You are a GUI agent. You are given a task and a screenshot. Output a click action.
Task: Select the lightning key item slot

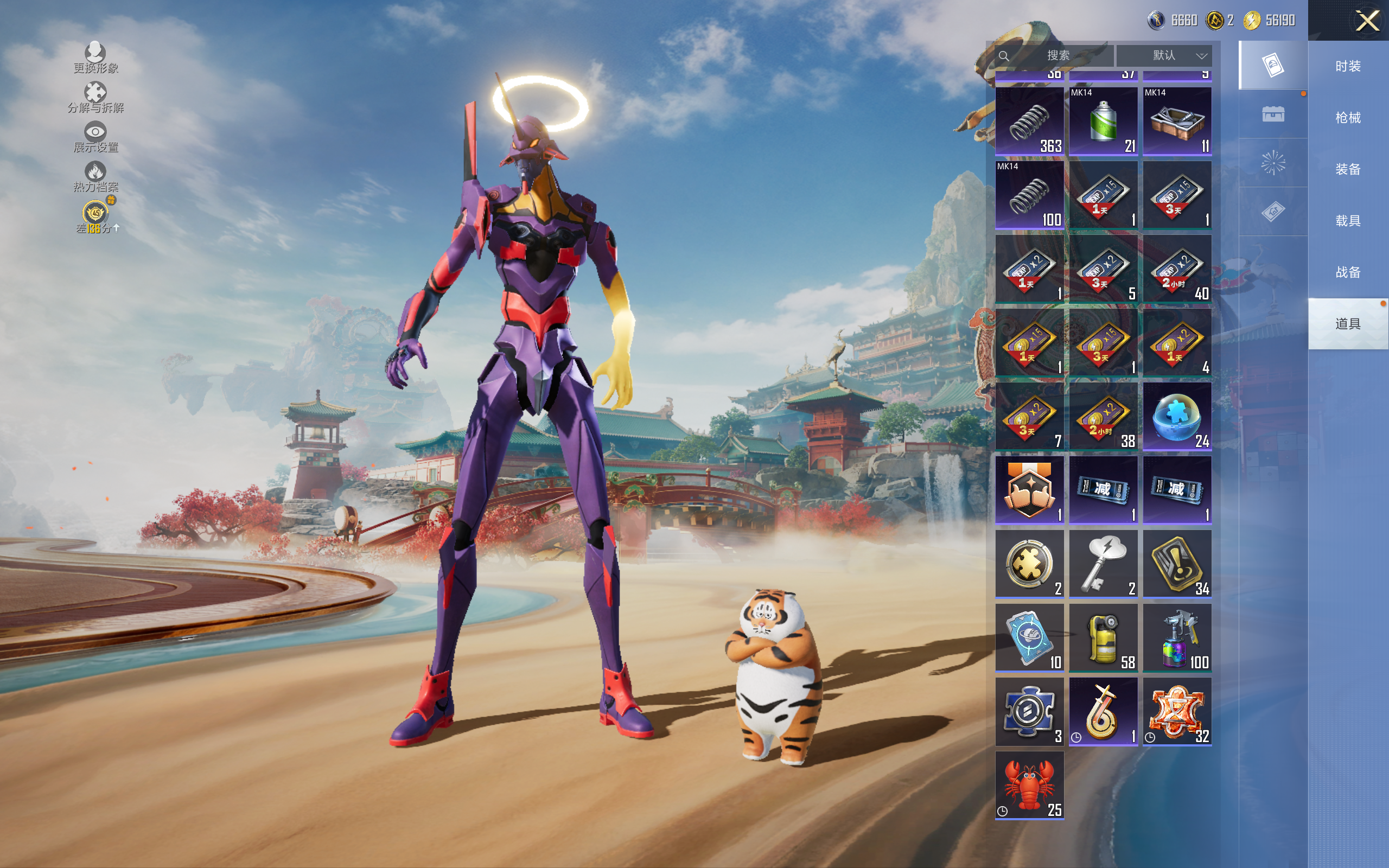(1103, 564)
